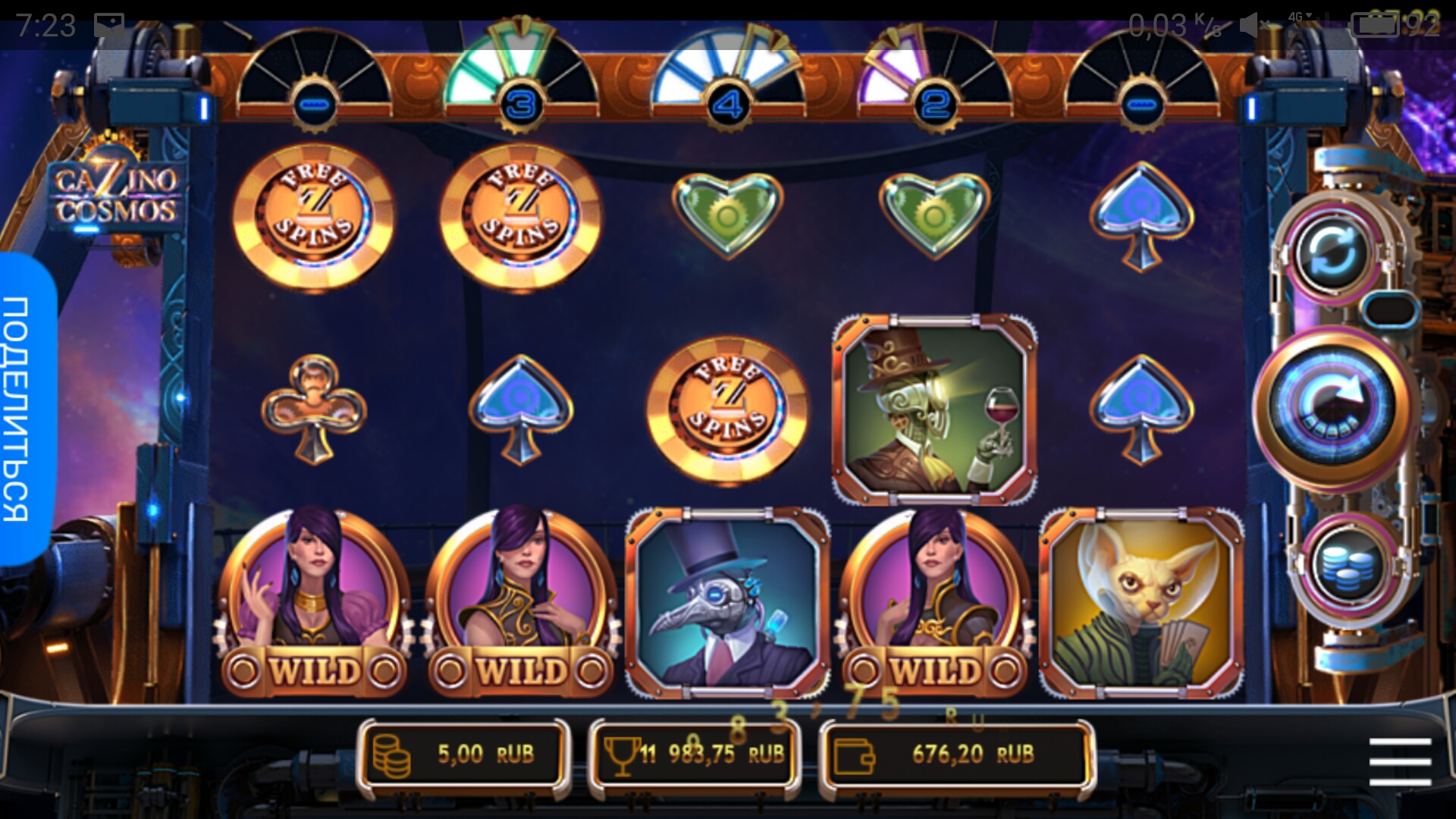The height and width of the screenshot is (819, 1456).
Task: Spin the reels with the large spin button
Action: click(x=1332, y=407)
